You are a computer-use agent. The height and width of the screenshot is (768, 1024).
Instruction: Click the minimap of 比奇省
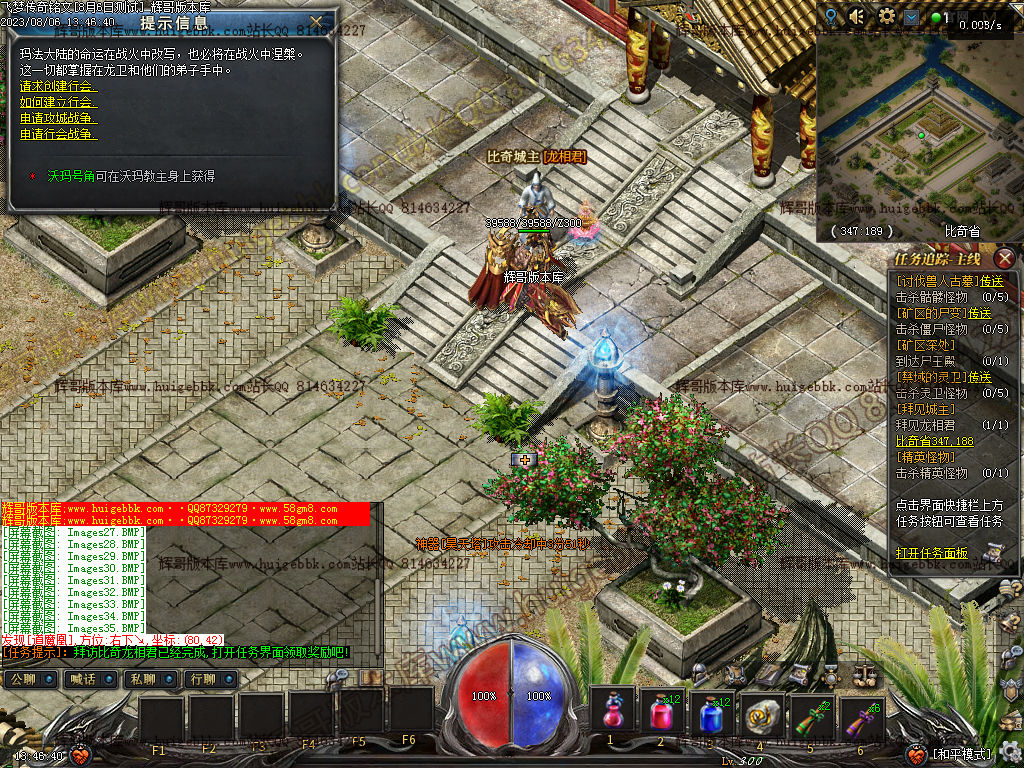[915, 130]
